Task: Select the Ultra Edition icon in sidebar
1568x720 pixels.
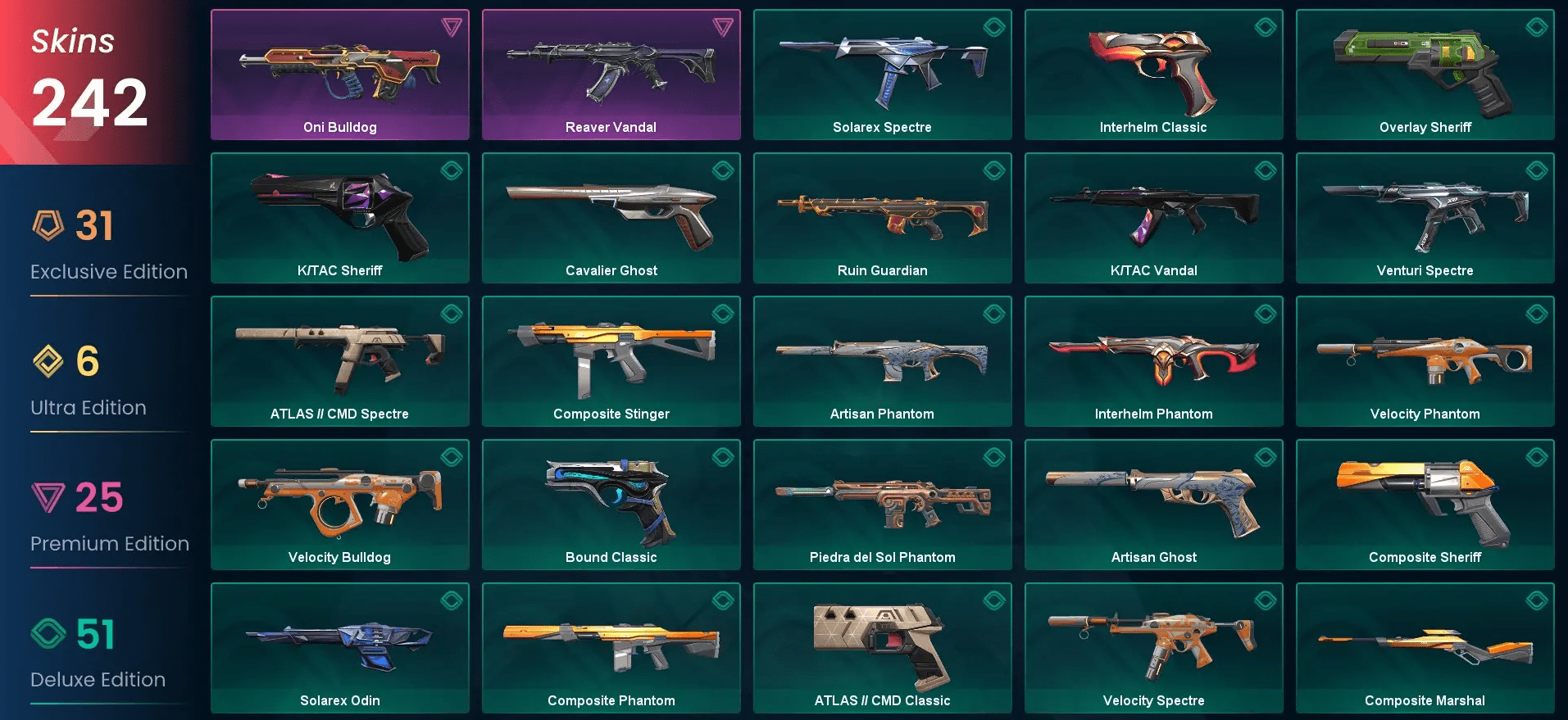Action: point(51,362)
